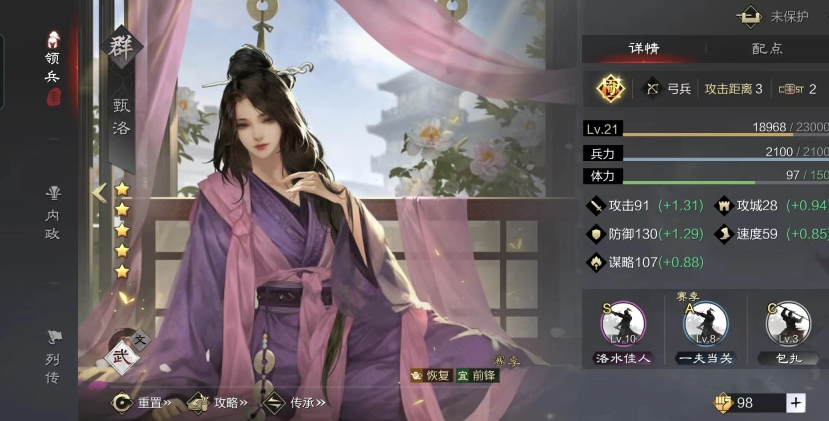Select the 洛水佳人 skill icon
The image size is (829, 421).
click(x=623, y=325)
